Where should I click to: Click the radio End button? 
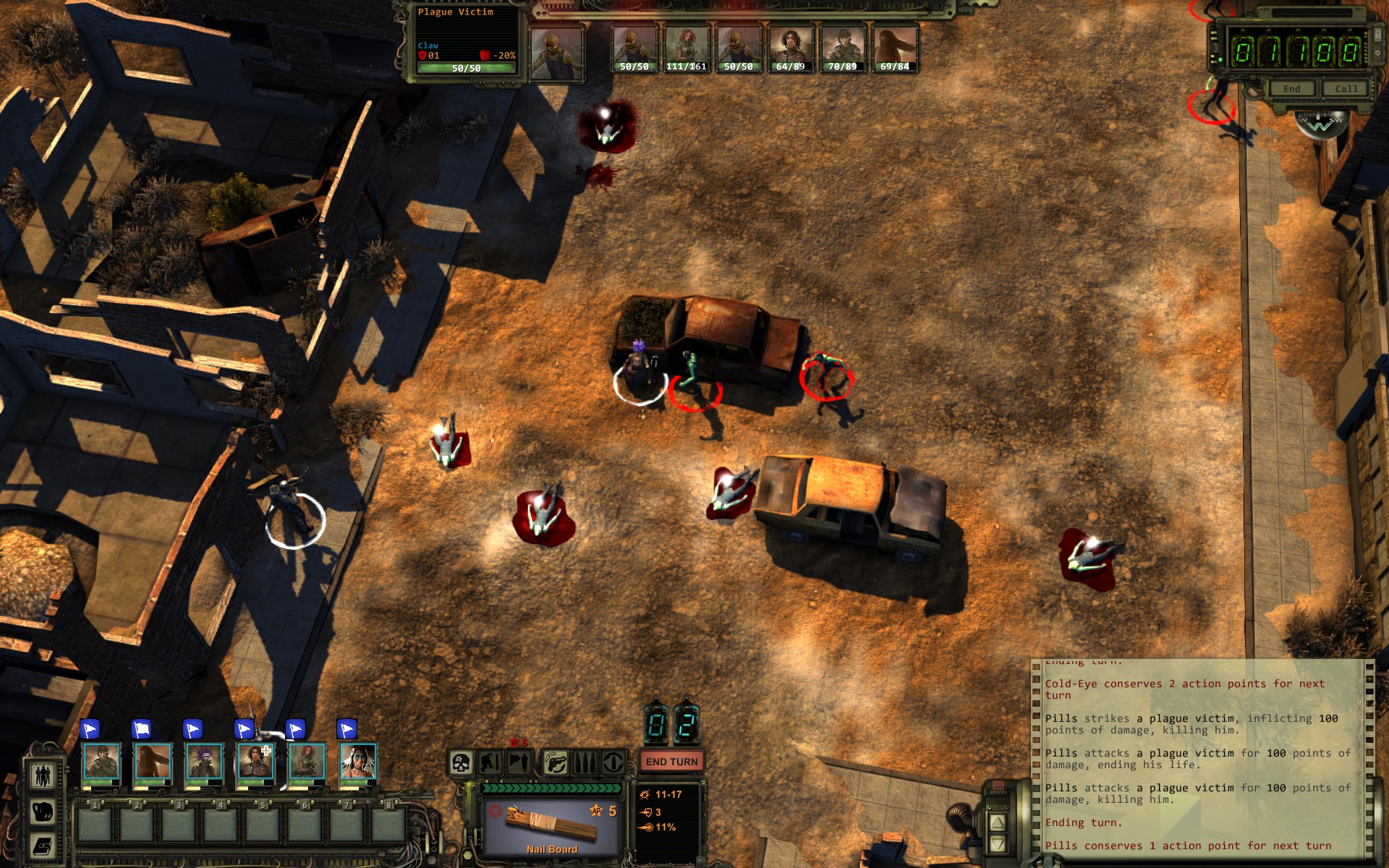(1292, 88)
